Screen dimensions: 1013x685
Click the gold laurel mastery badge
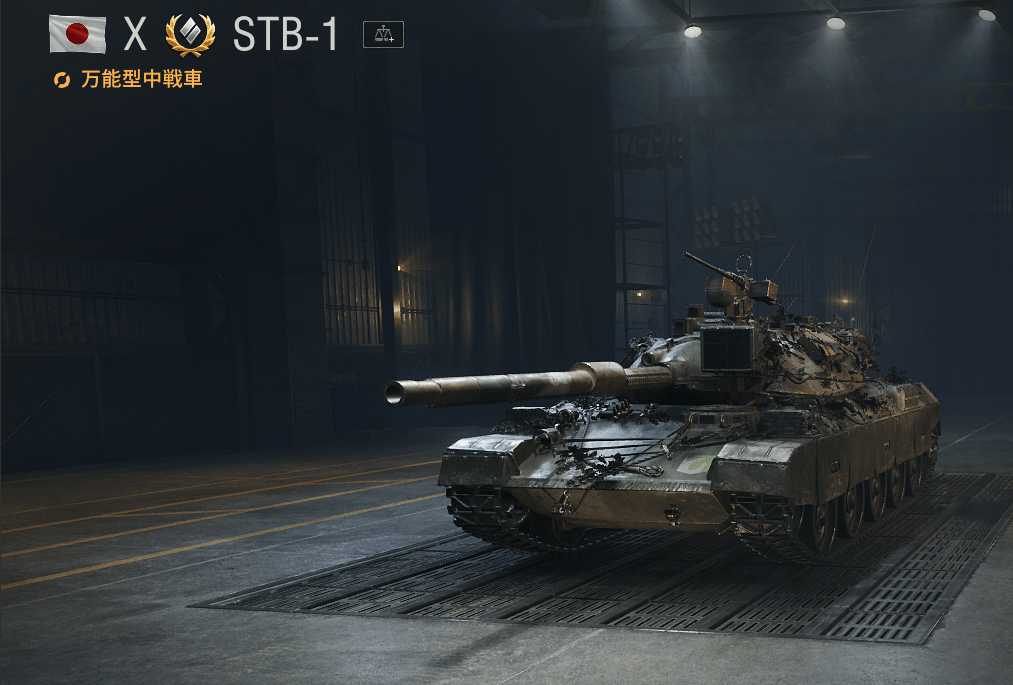[190, 35]
